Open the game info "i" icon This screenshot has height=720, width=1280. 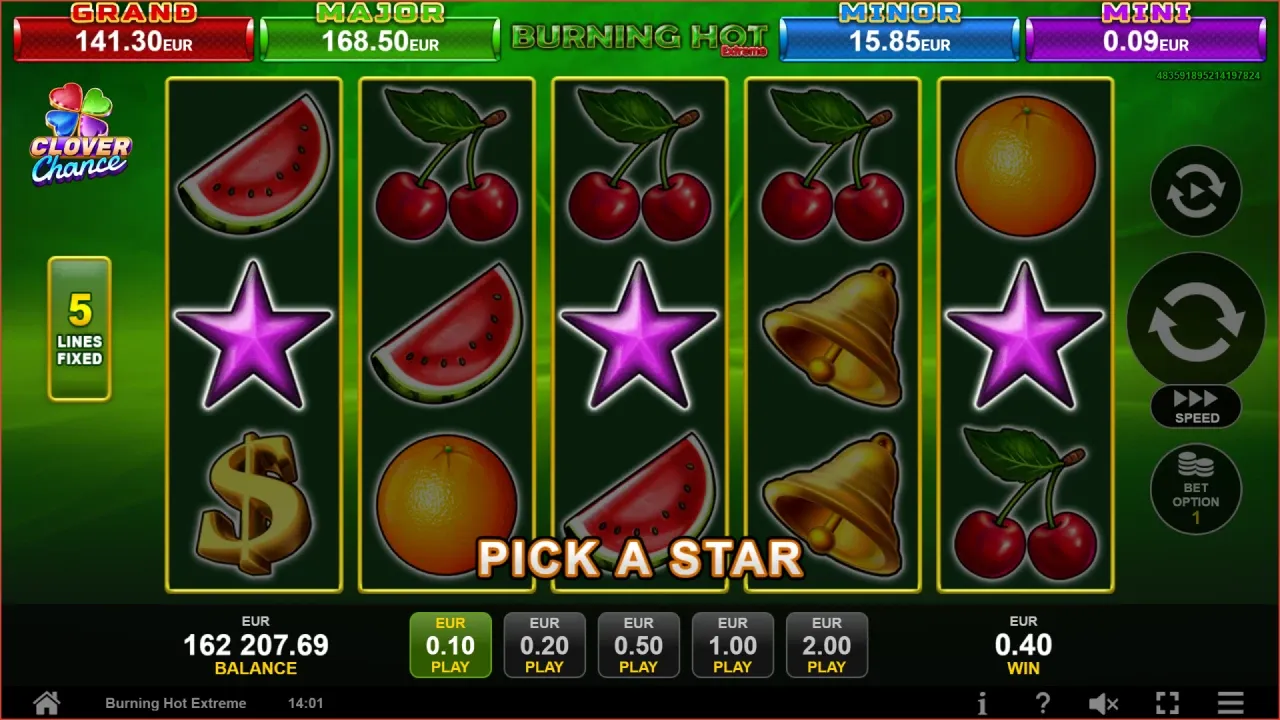pyautogui.click(x=982, y=703)
